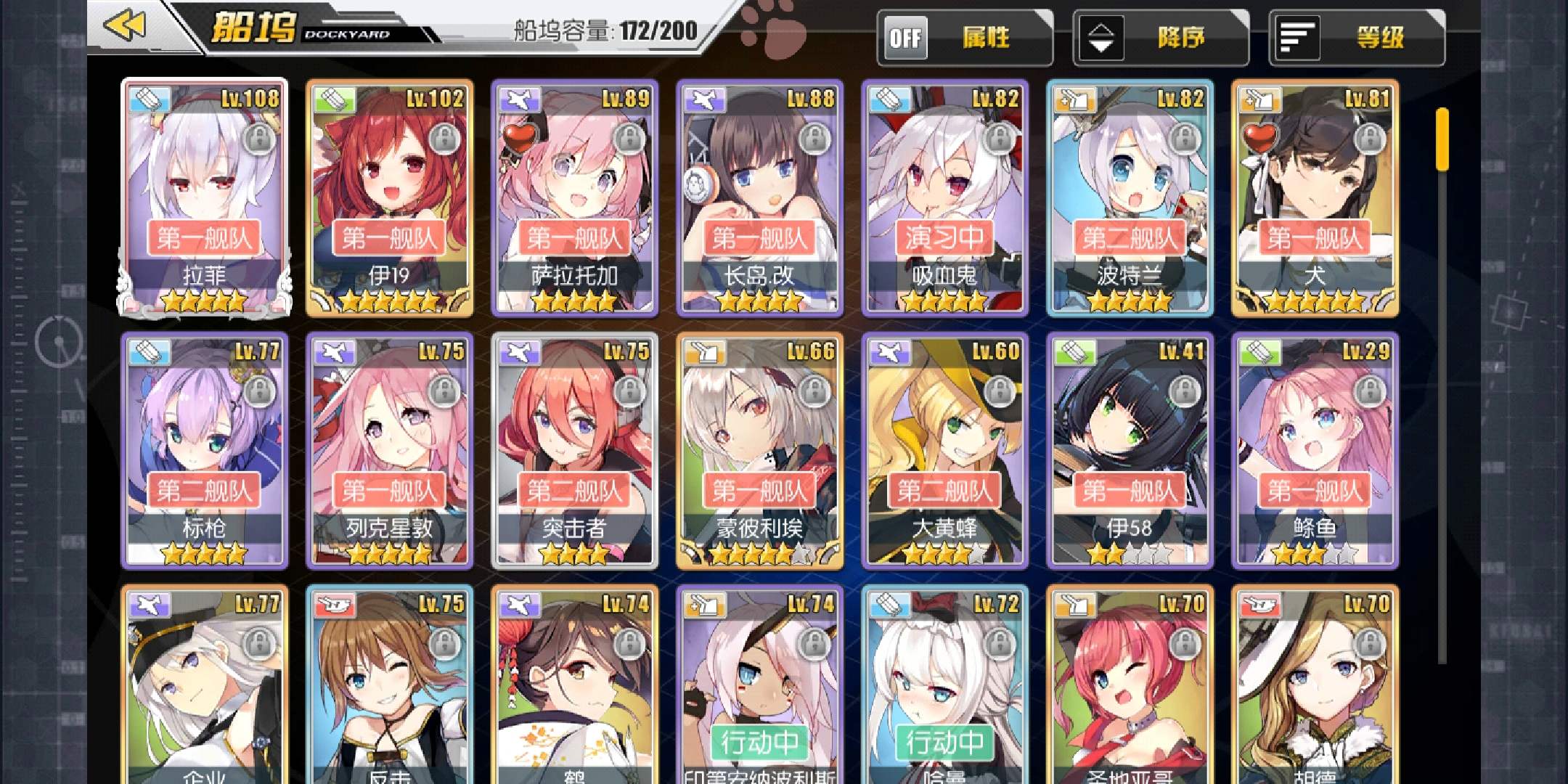The image size is (1568, 784).
Task: Pick the 萨拉托加 Lv.89 card
Action: pyautogui.click(x=575, y=197)
